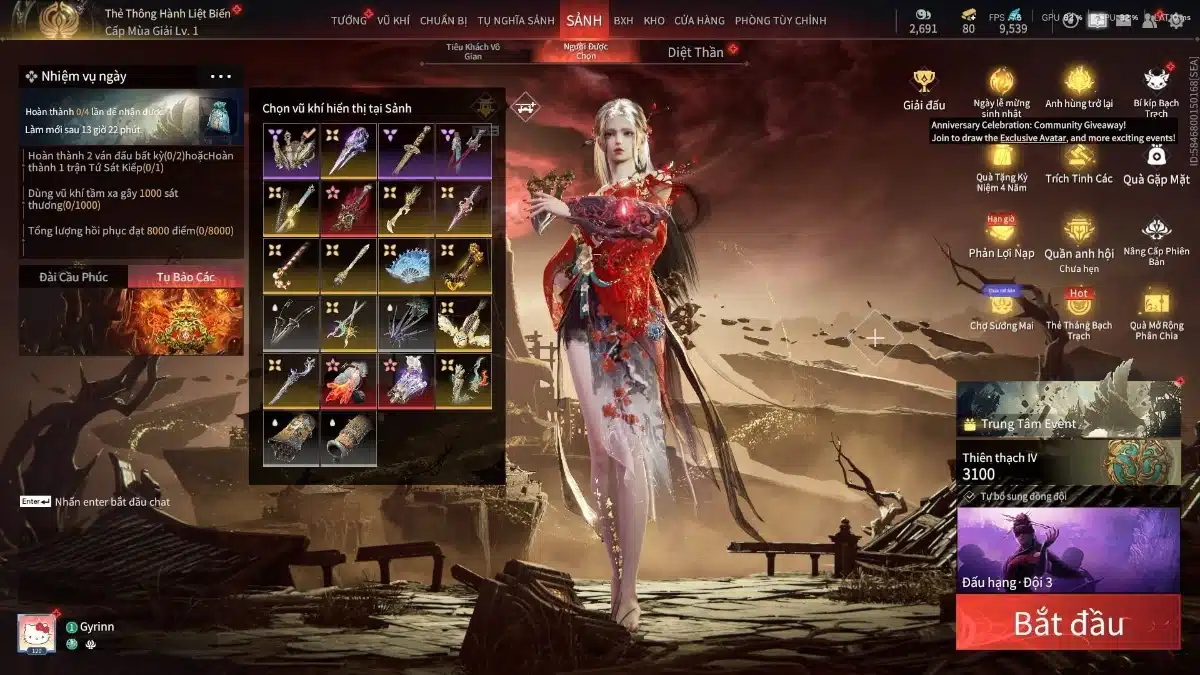
Task: Visit the CỬA HÀNG shop
Action: [699, 20]
